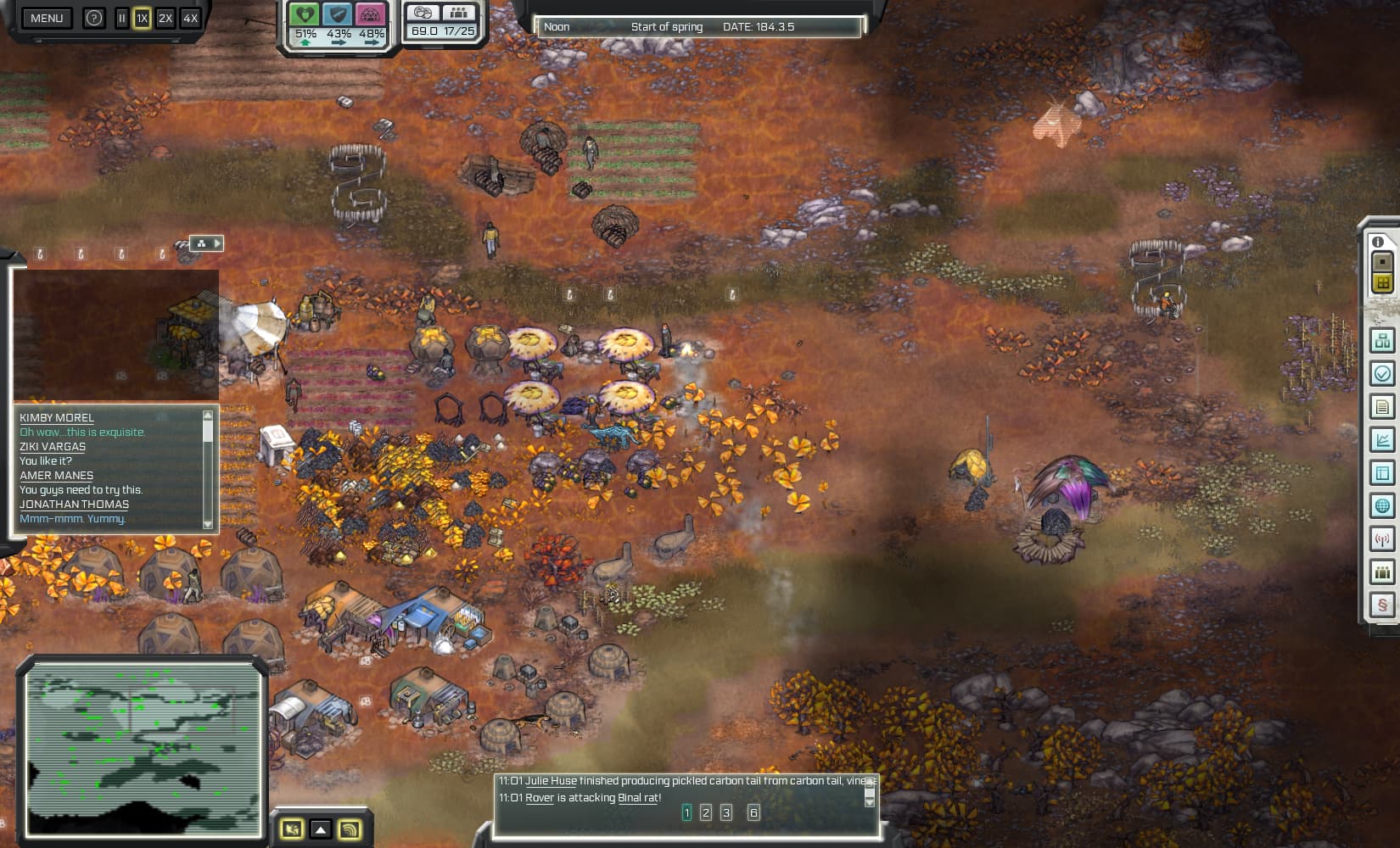
Task: Click the Julie Huse link in the log
Action: pyautogui.click(x=552, y=781)
